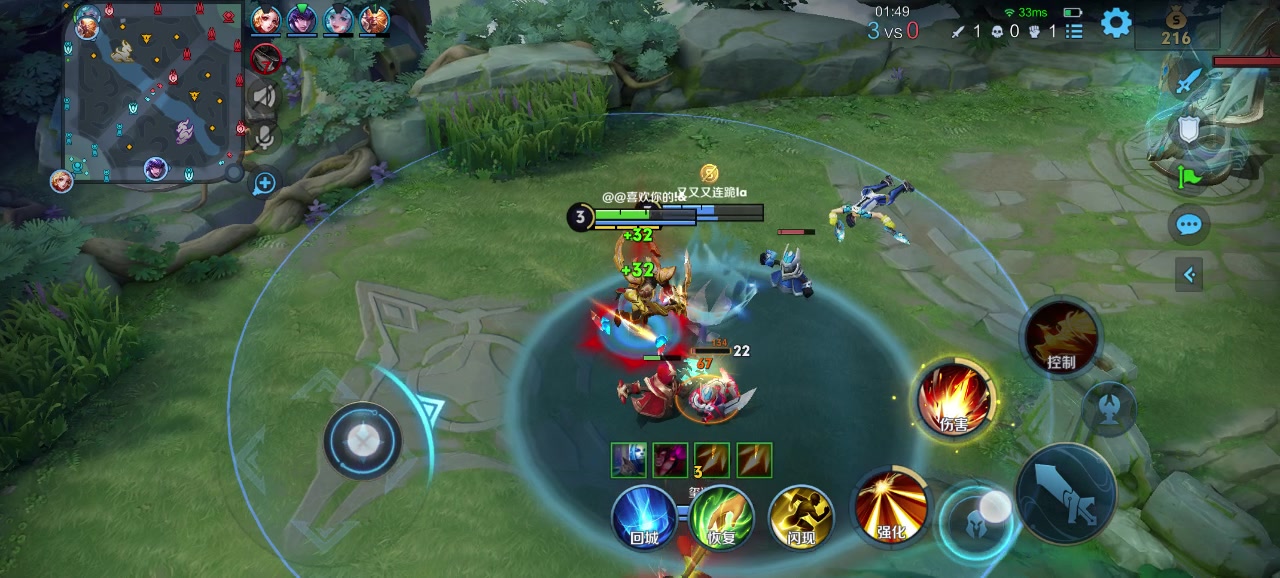Viewport: 1280px width, 578px height.
Task: Send the shield defend signal
Action: [x=1188, y=129]
